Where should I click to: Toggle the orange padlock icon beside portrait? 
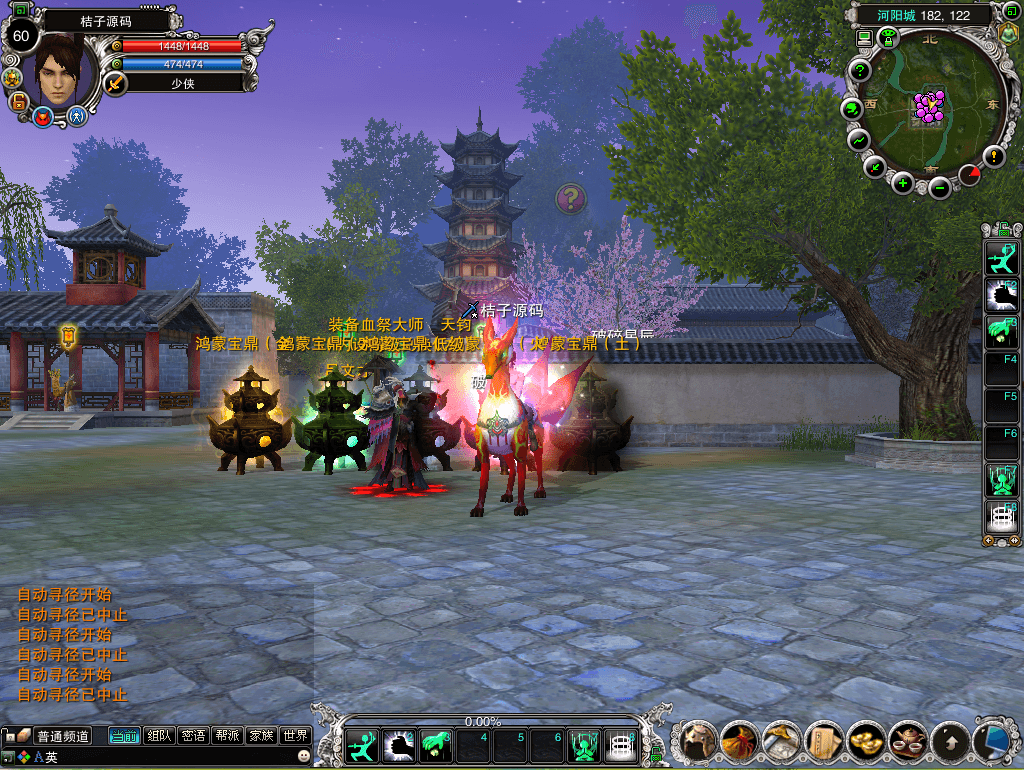pos(18,101)
